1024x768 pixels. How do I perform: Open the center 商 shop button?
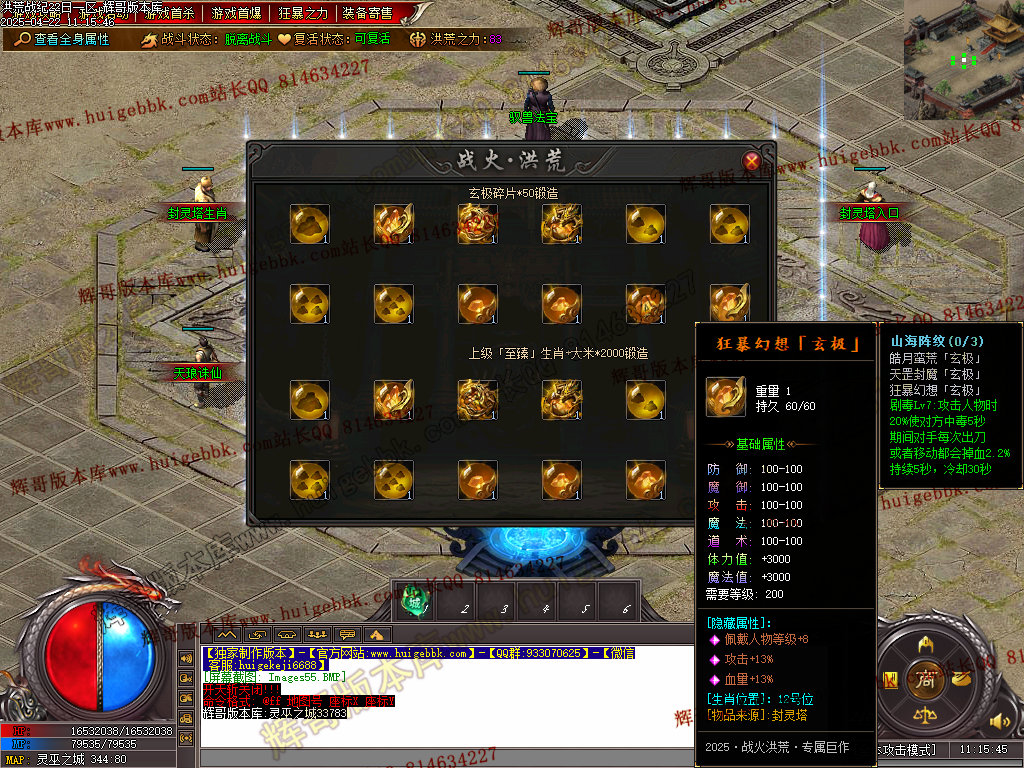click(x=927, y=681)
